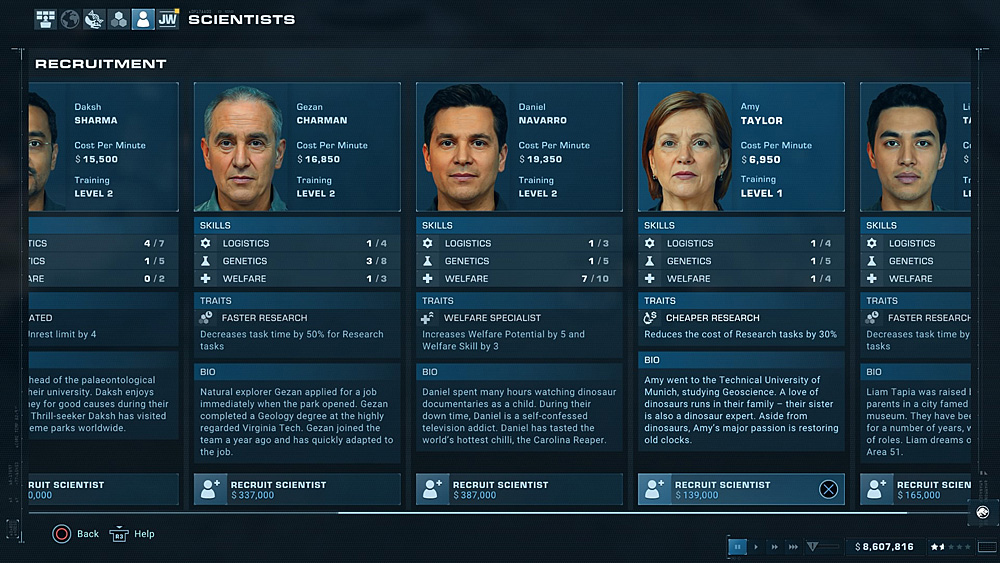Screen dimensions: 1000x563
Task: Pause the game speed
Action: click(x=738, y=547)
